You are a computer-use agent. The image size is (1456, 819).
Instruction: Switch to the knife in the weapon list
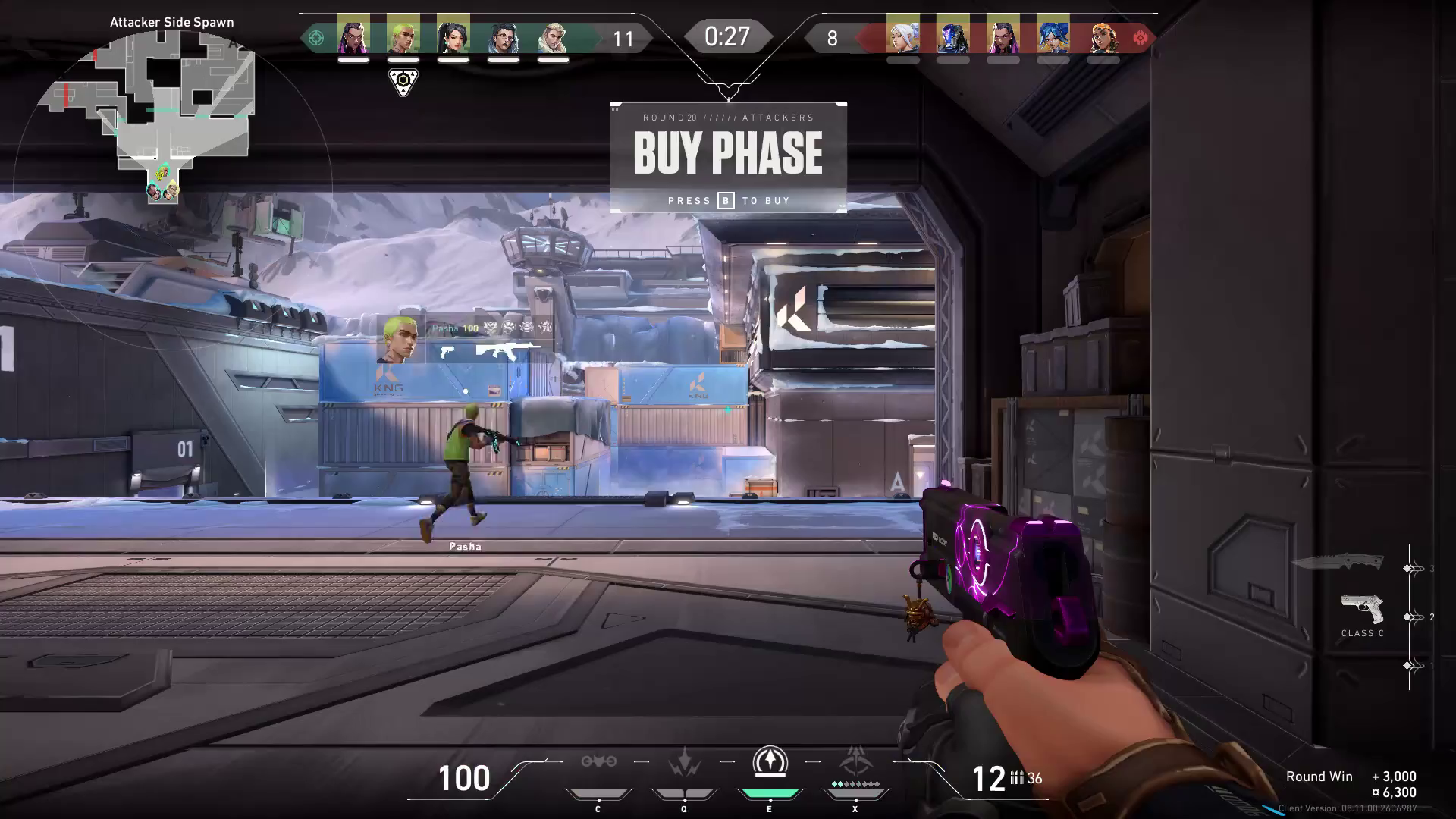click(1338, 562)
